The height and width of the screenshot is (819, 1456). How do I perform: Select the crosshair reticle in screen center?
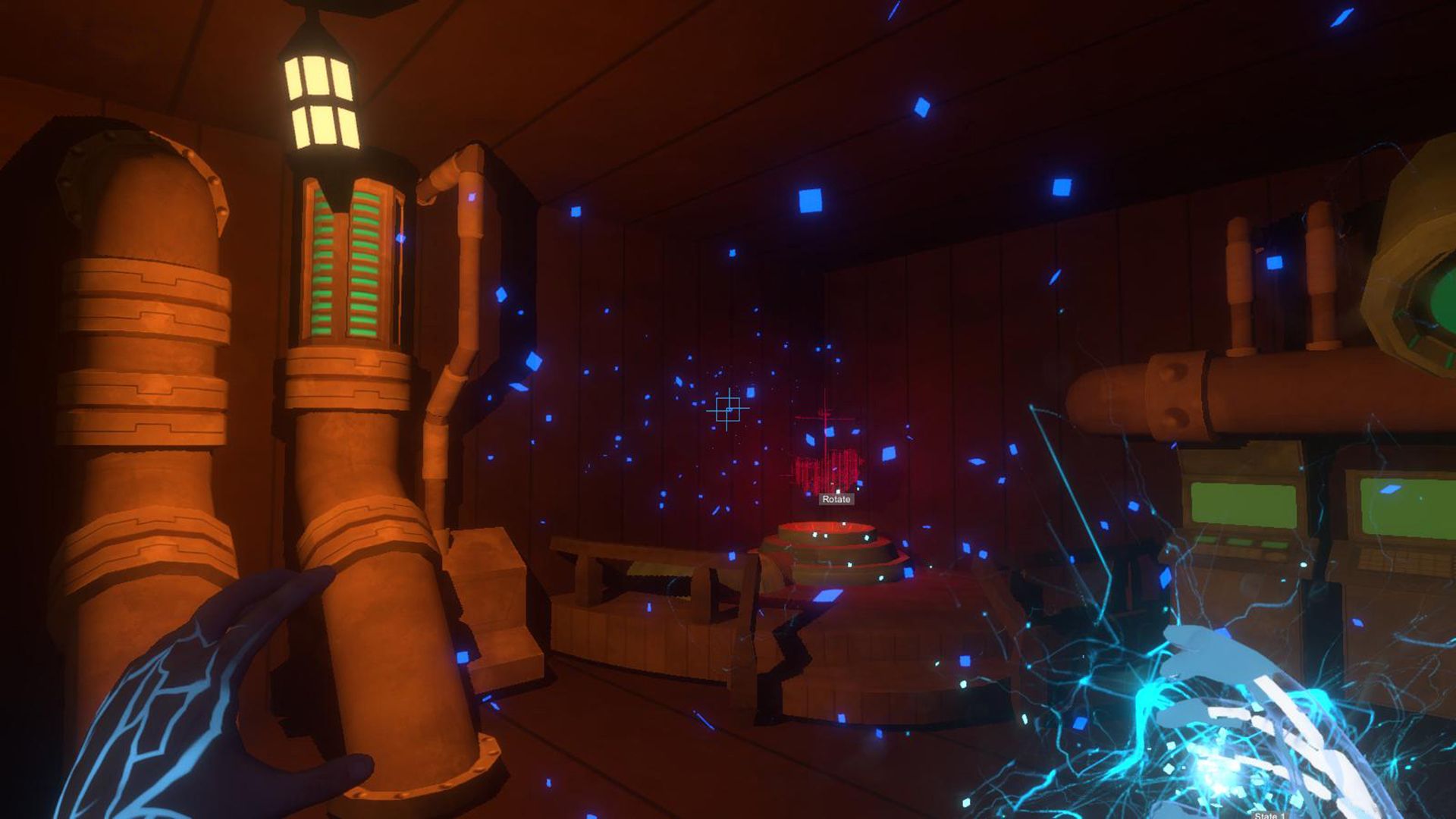729,409
